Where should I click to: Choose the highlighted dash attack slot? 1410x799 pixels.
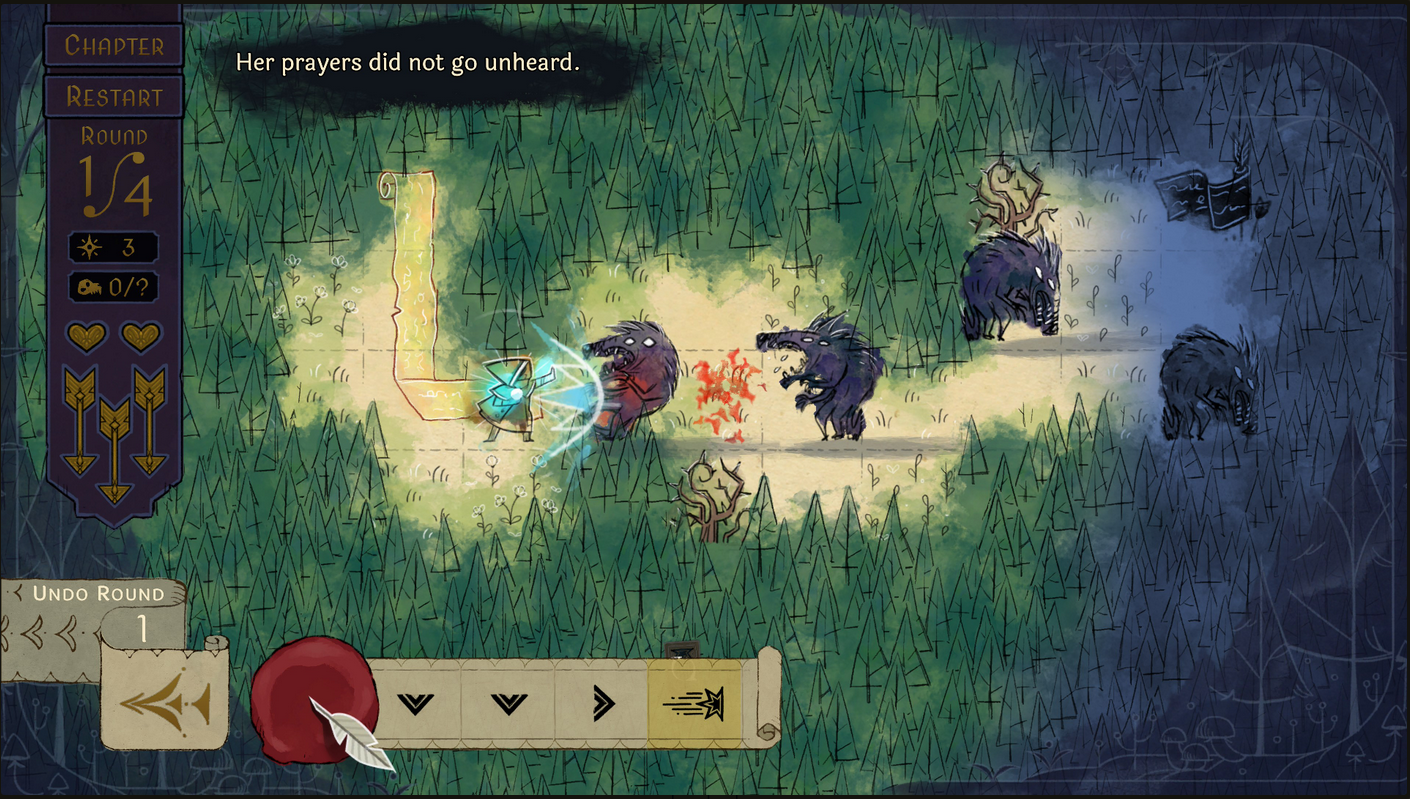point(695,704)
